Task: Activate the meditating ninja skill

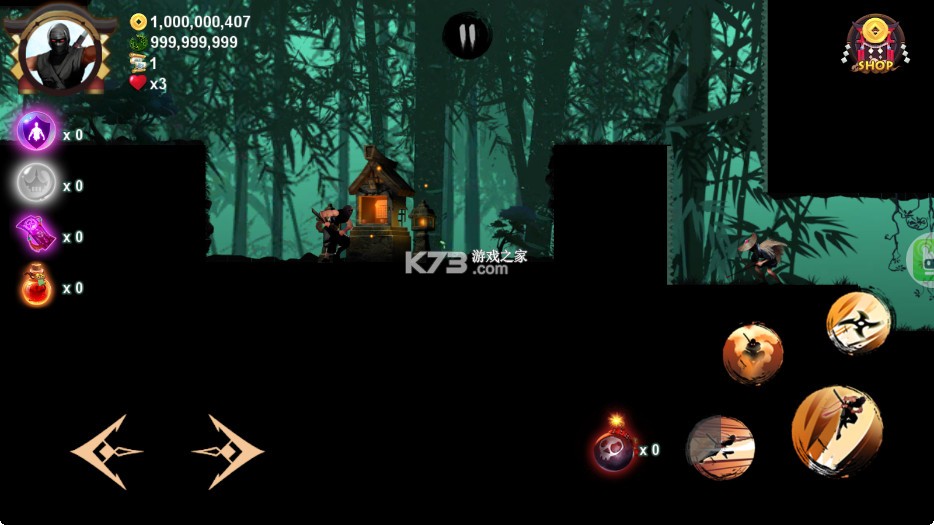Action: click(x=752, y=353)
